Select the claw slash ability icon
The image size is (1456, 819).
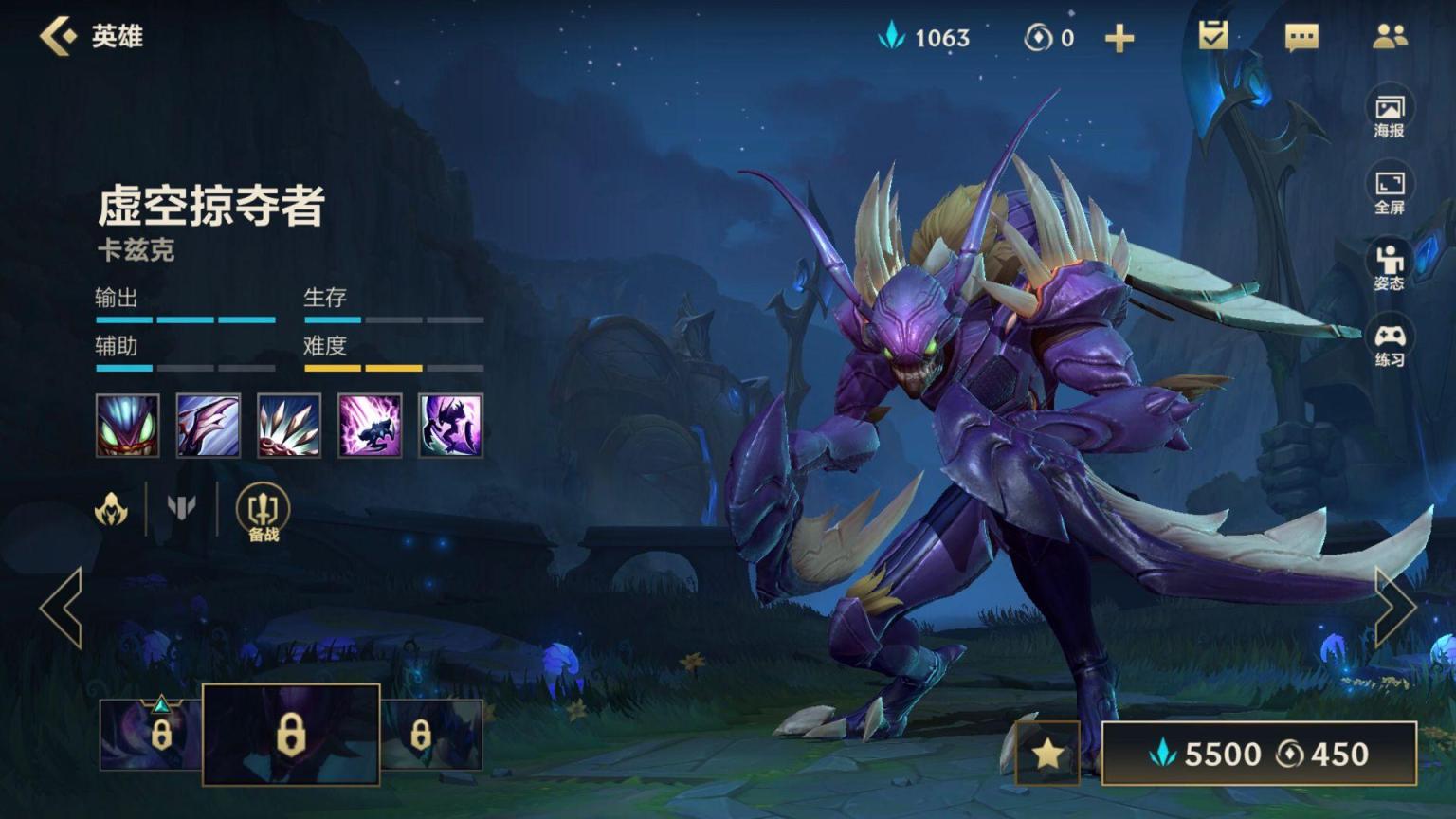[x=209, y=426]
